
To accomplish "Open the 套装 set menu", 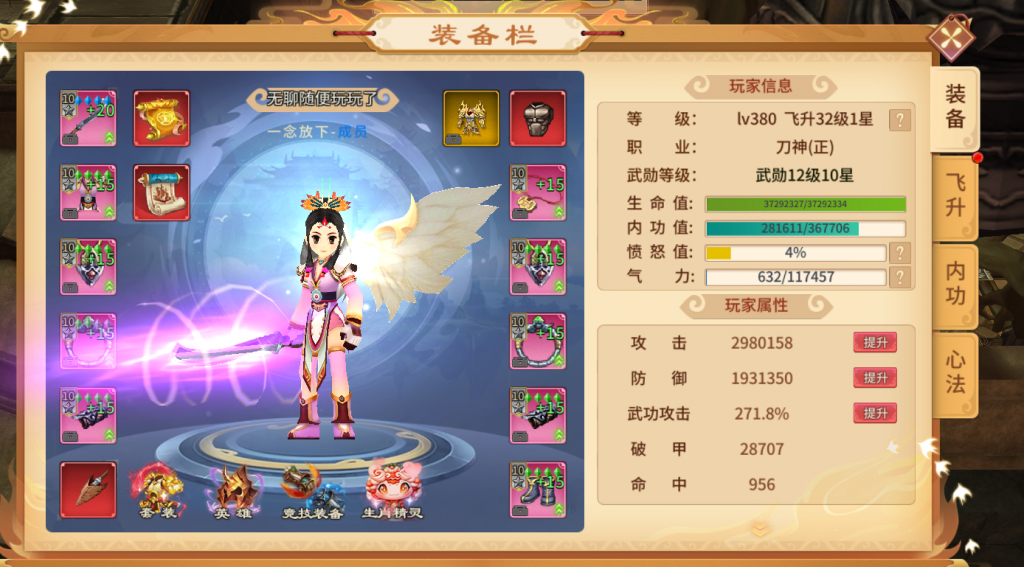I will click(x=161, y=493).
